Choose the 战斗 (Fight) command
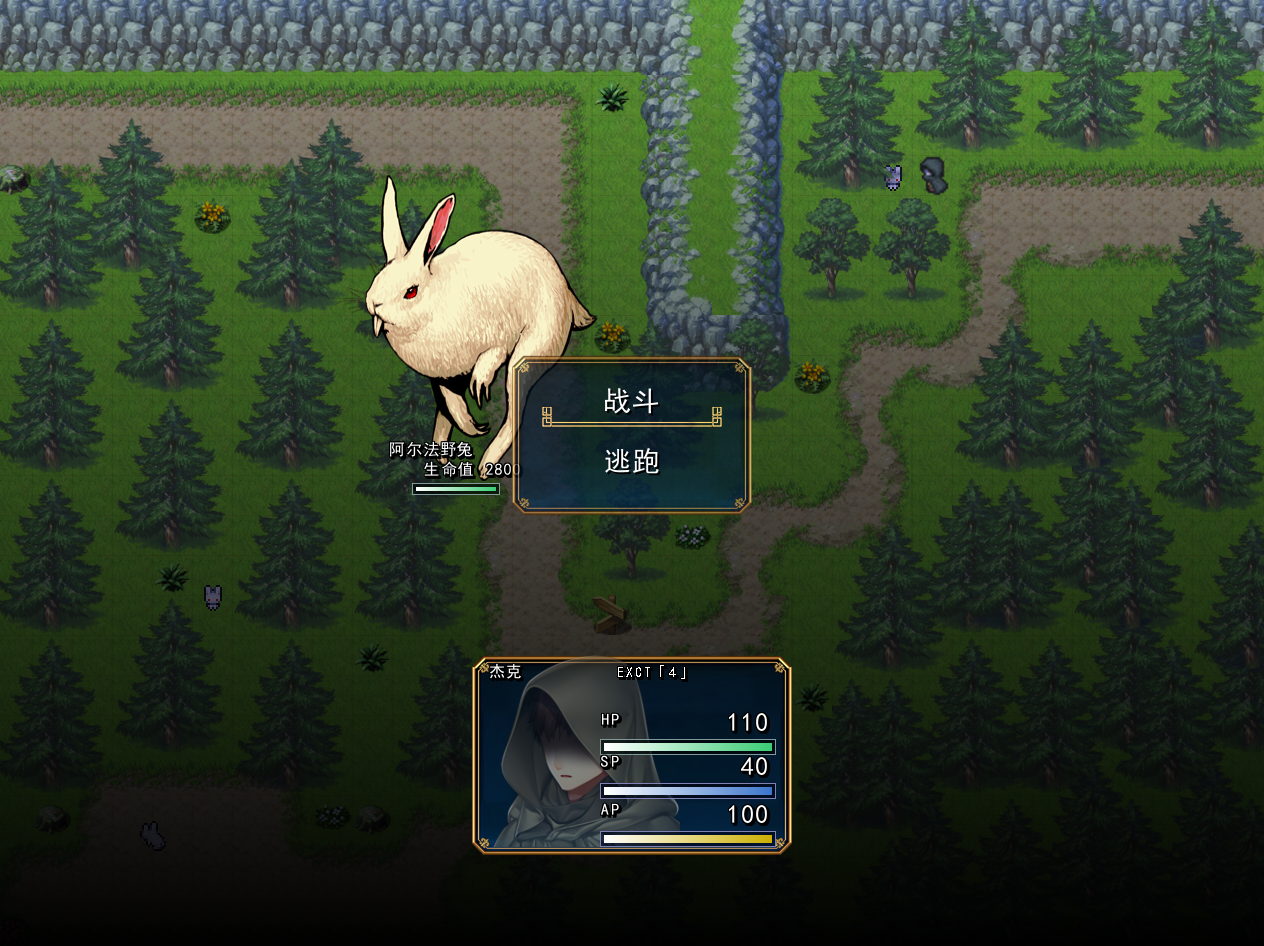 [x=632, y=402]
